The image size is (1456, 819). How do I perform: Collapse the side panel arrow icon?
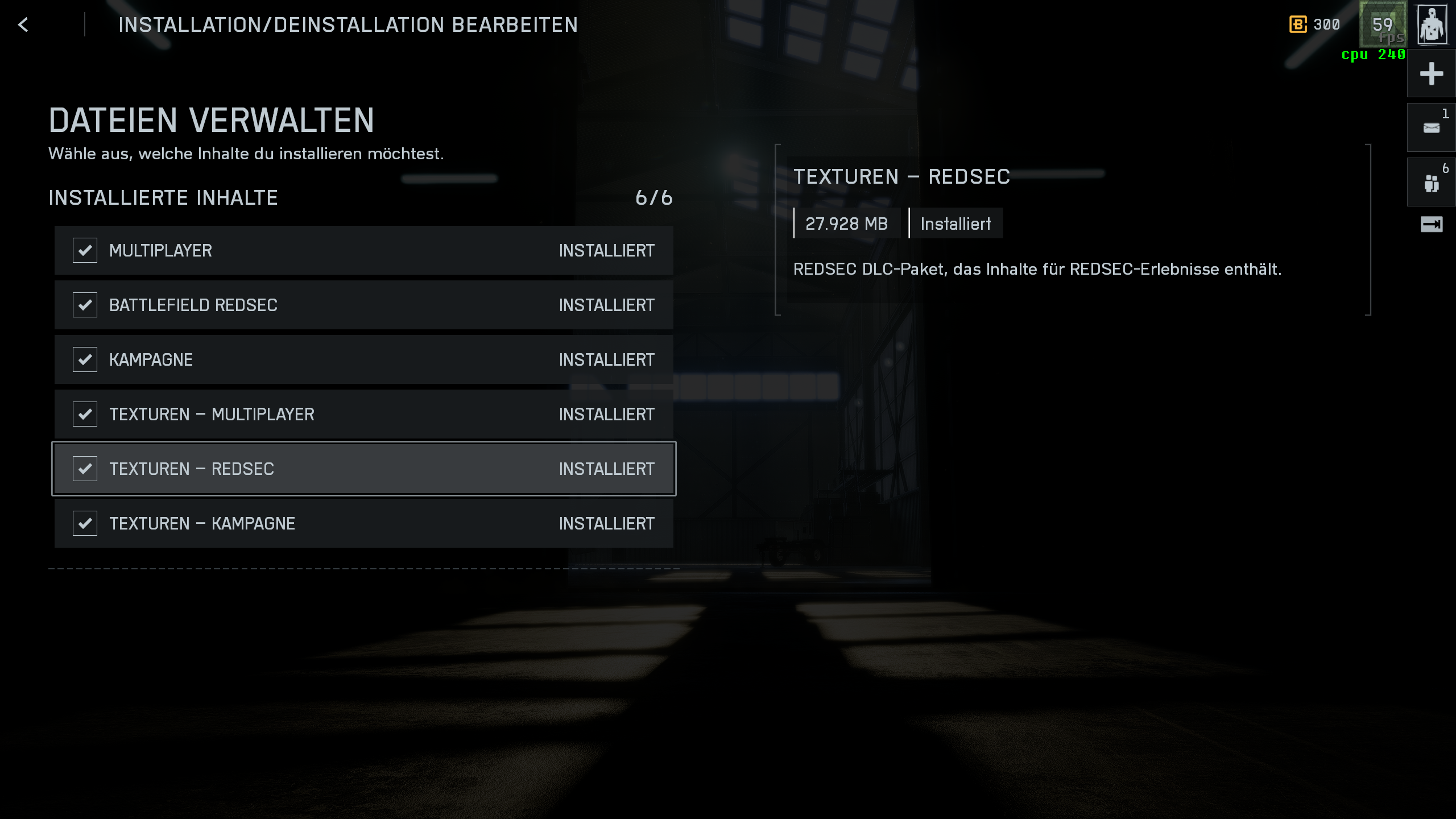1432,225
